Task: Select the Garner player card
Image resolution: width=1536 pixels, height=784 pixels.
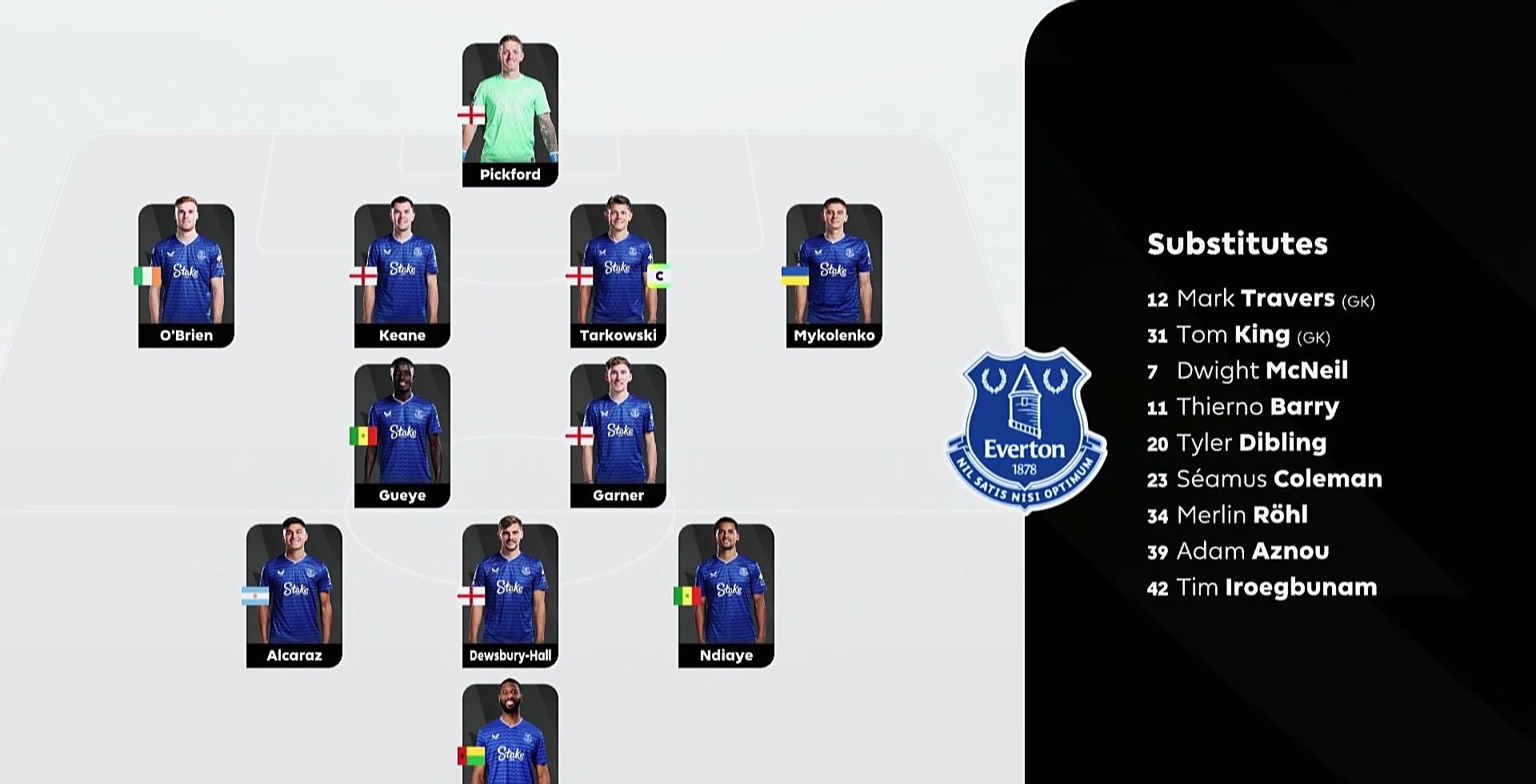Action: pyautogui.click(x=618, y=435)
